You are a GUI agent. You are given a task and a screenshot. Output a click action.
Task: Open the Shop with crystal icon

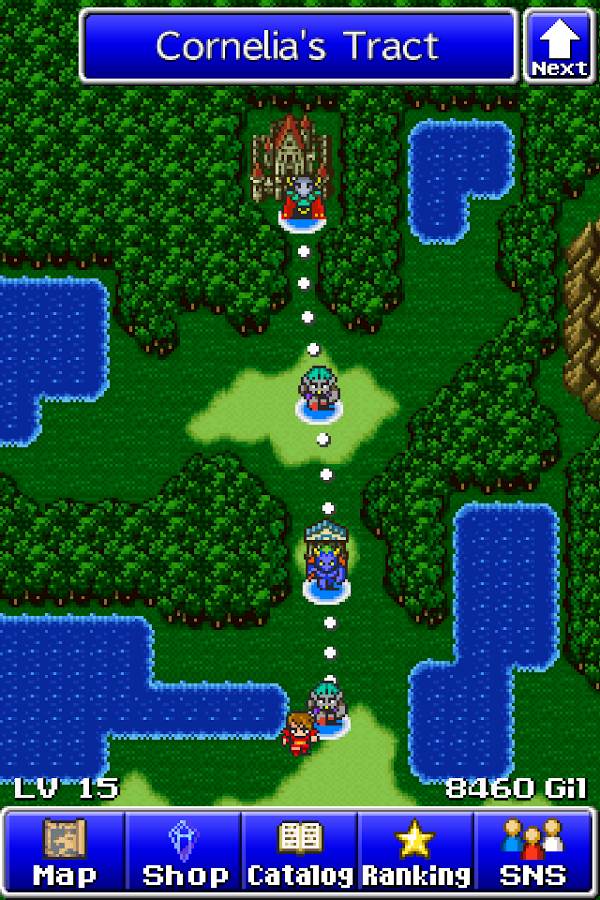coord(183,852)
